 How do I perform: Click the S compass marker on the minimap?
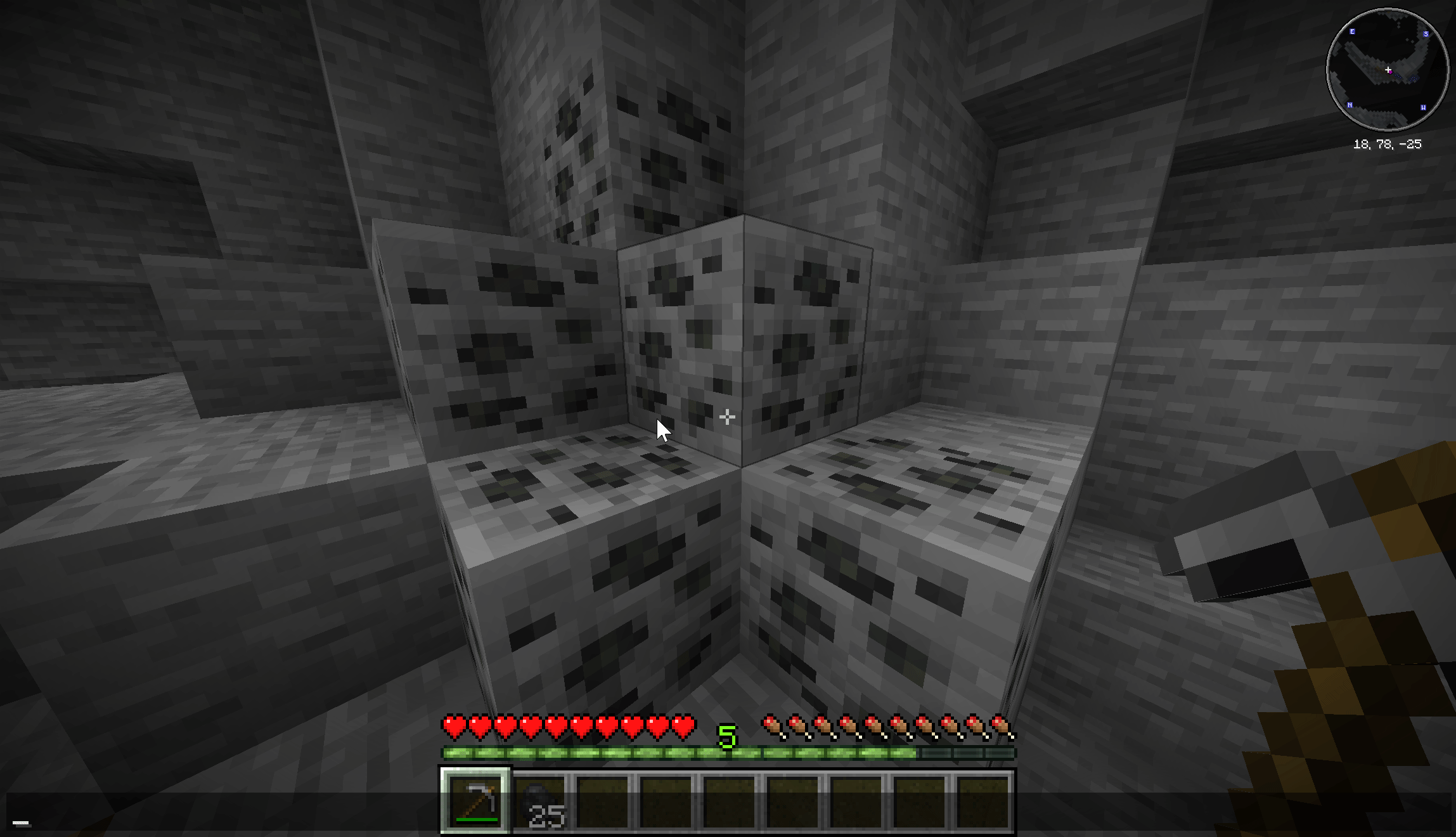tap(1426, 34)
